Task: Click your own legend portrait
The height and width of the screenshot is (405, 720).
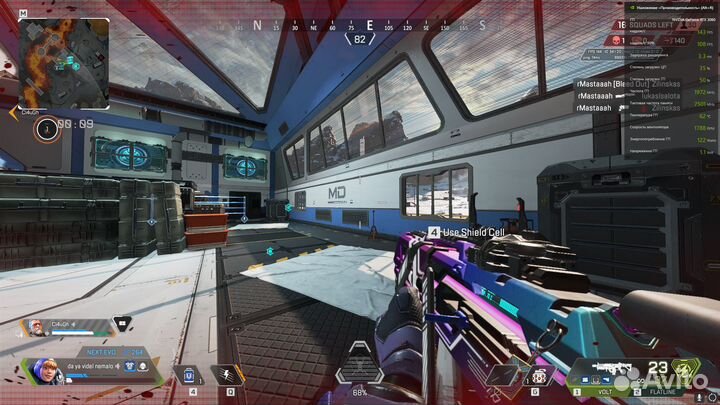Action: [x=43, y=371]
